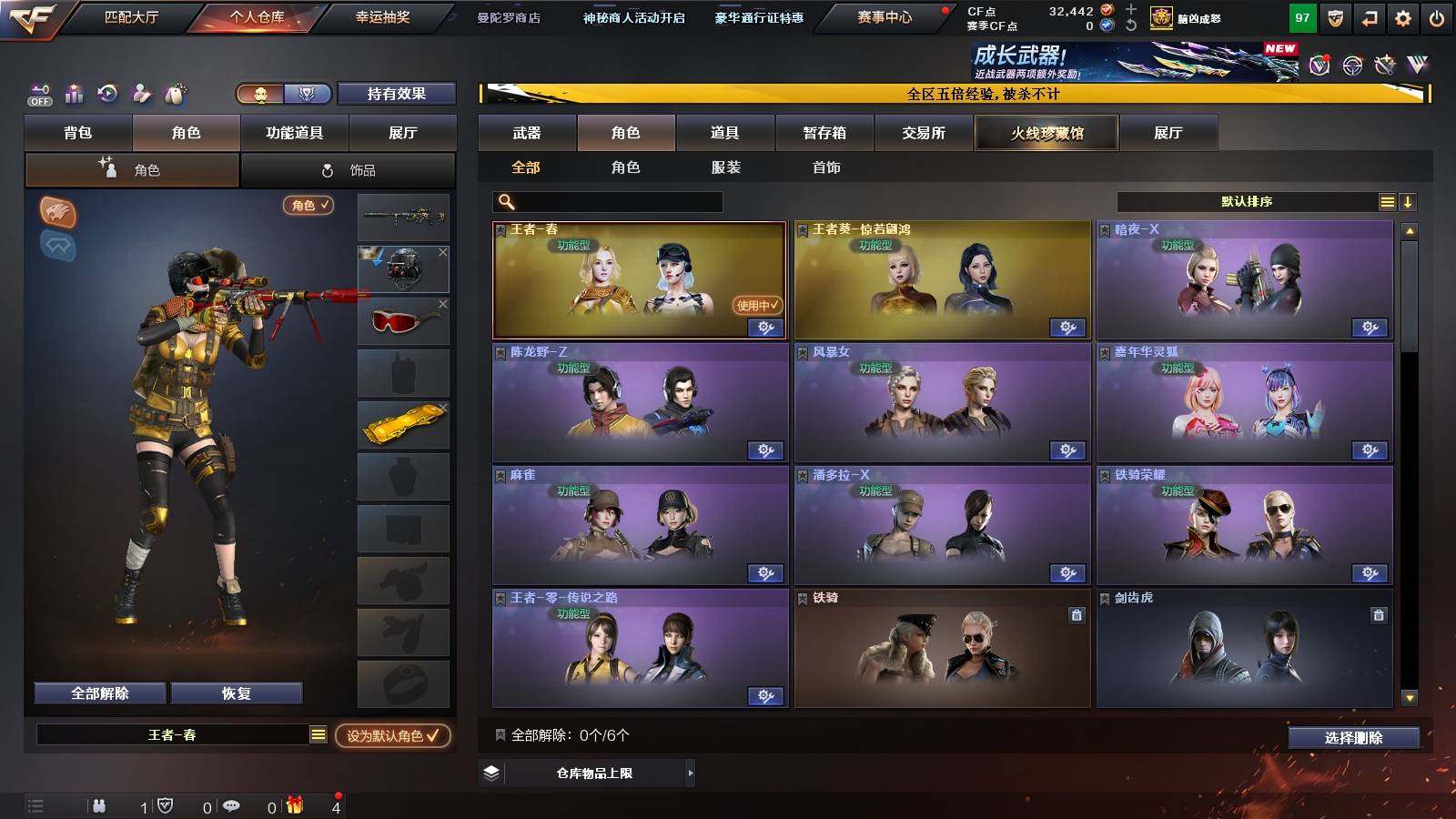1456x819 pixels.
Task: Open the gift box icon showing 4 notifications
Action: pyautogui.click(x=294, y=805)
